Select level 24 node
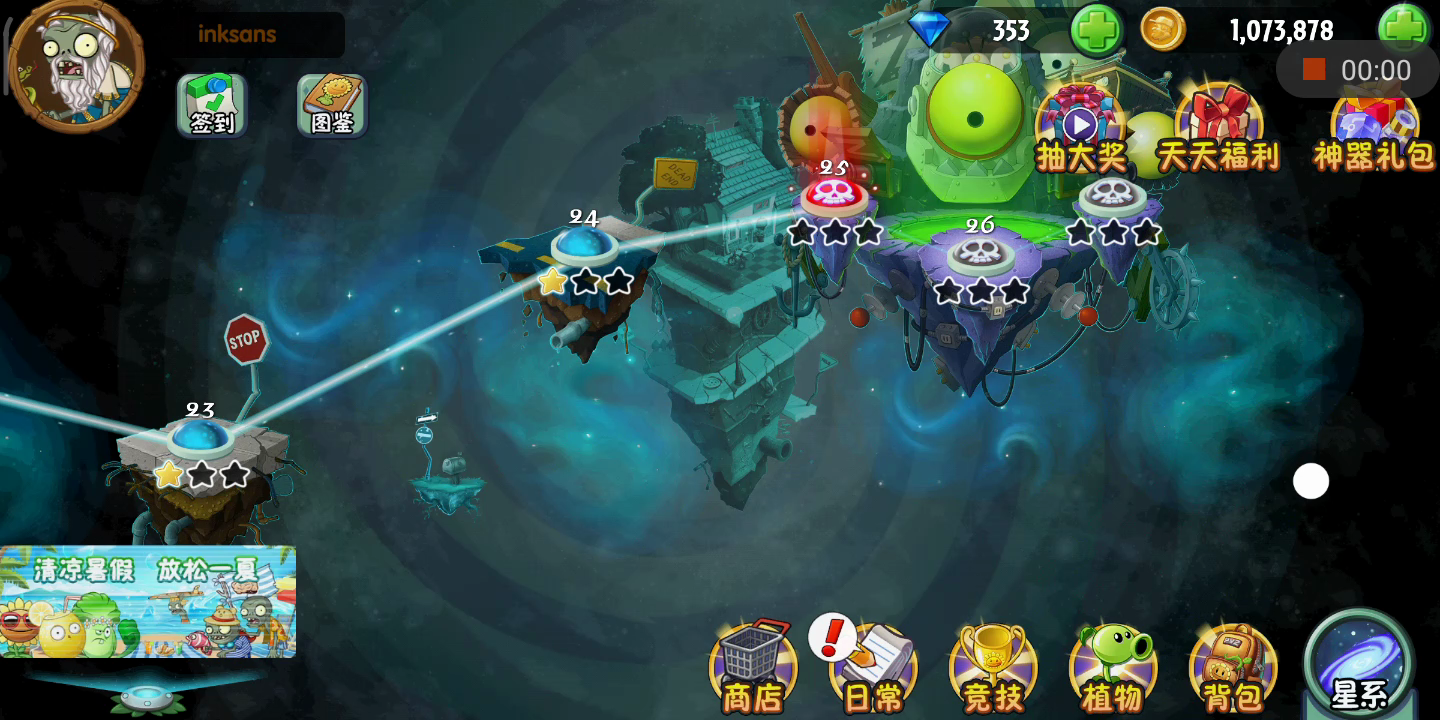Image resolution: width=1440 pixels, height=720 pixels. (x=584, y=245)
